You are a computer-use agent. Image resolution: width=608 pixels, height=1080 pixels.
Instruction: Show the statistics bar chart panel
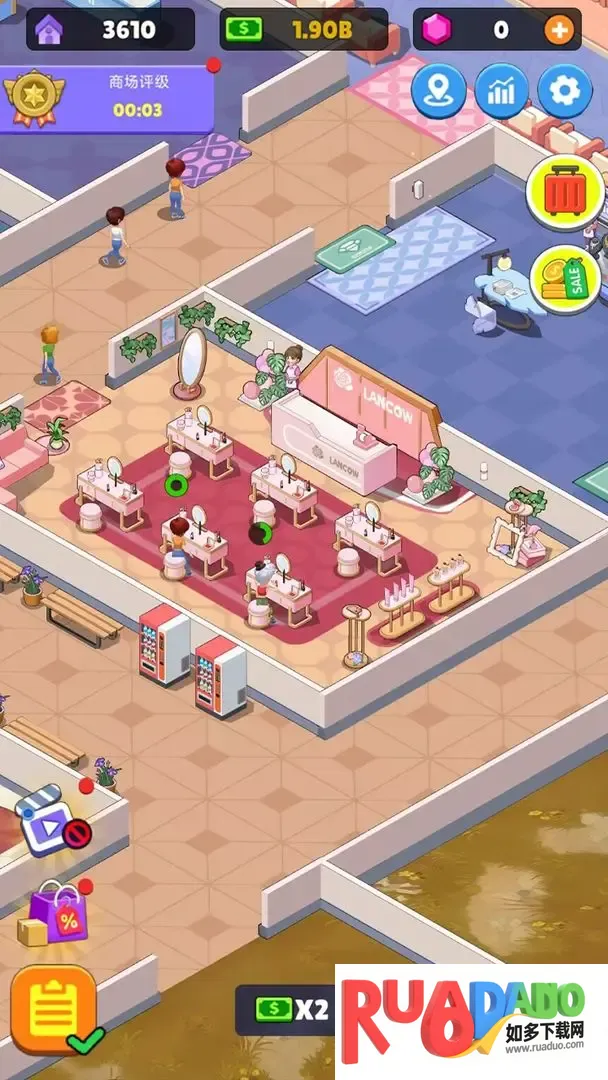pos(501,92)
